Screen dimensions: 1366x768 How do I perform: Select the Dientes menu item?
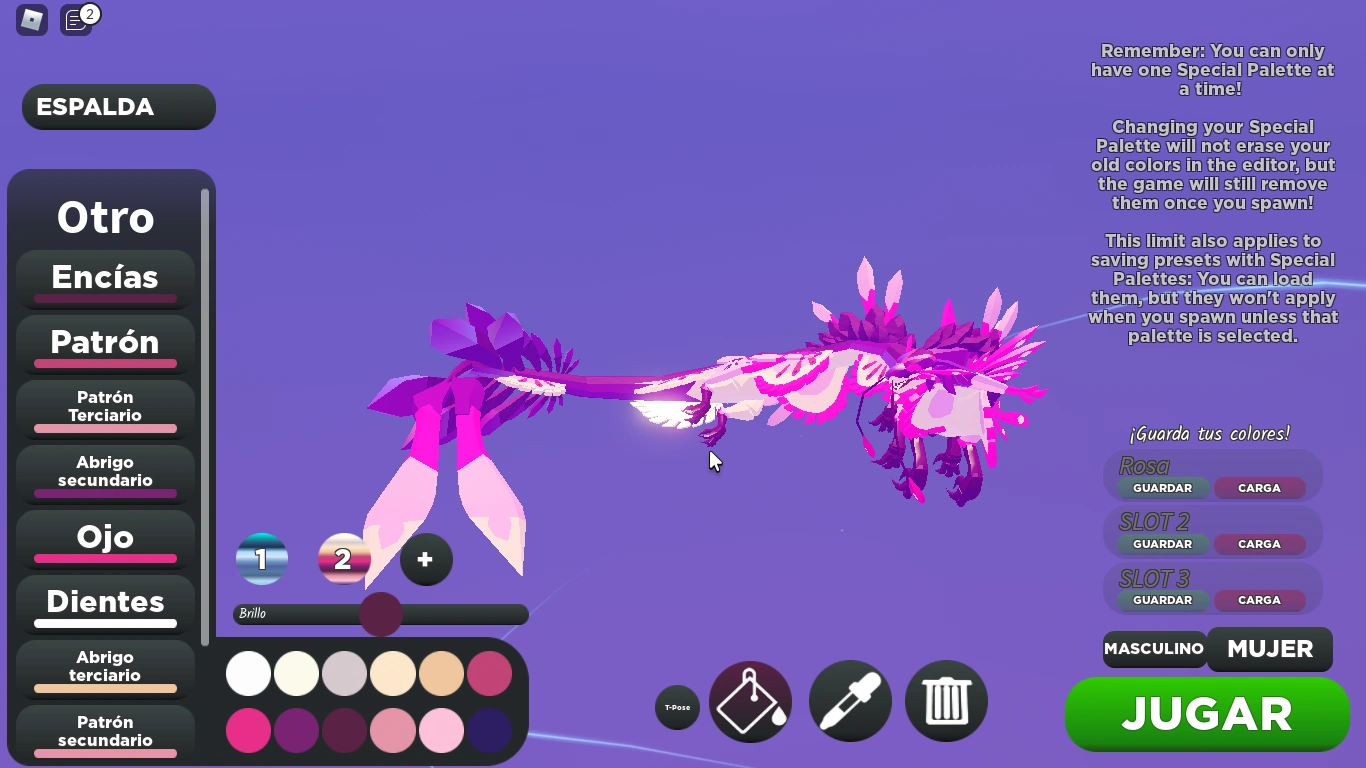(105, 602)
